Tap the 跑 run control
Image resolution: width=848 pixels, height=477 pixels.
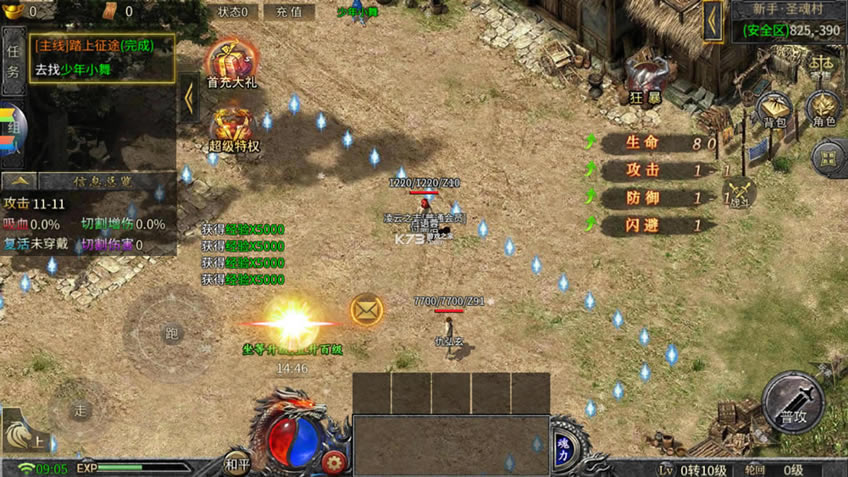(x=173, y=333)
